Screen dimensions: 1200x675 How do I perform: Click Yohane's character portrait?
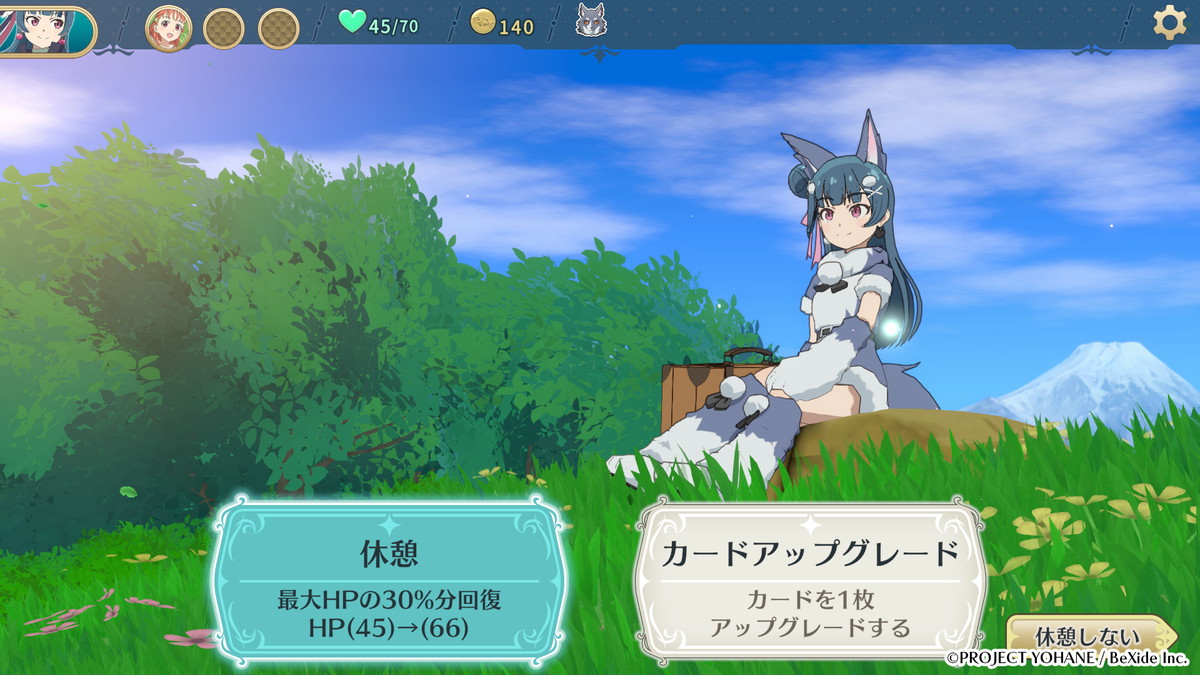42,28
